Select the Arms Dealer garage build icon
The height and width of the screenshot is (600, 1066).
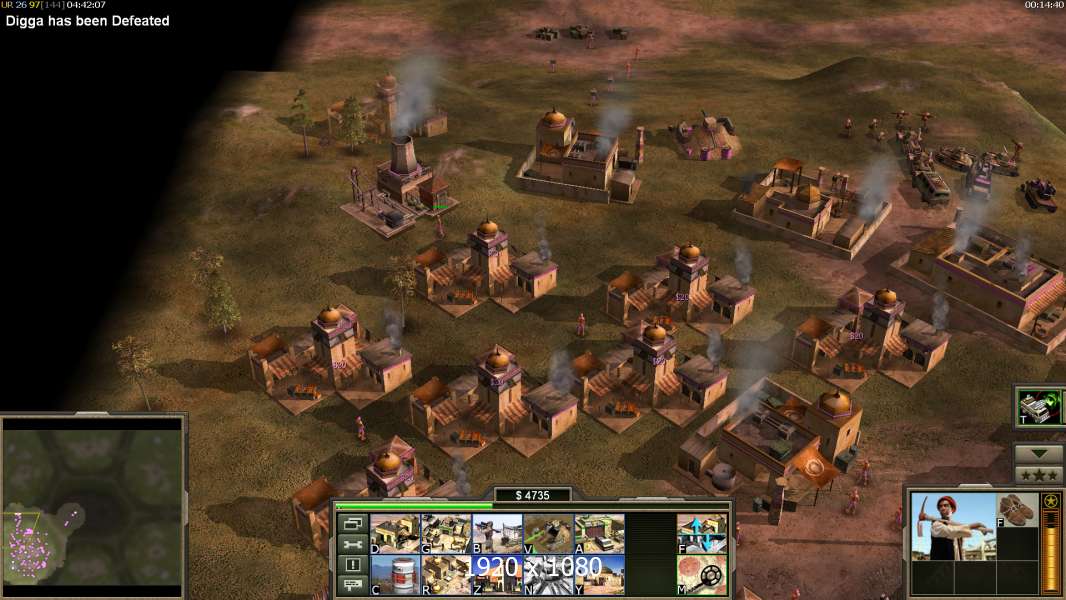(599, 533)
